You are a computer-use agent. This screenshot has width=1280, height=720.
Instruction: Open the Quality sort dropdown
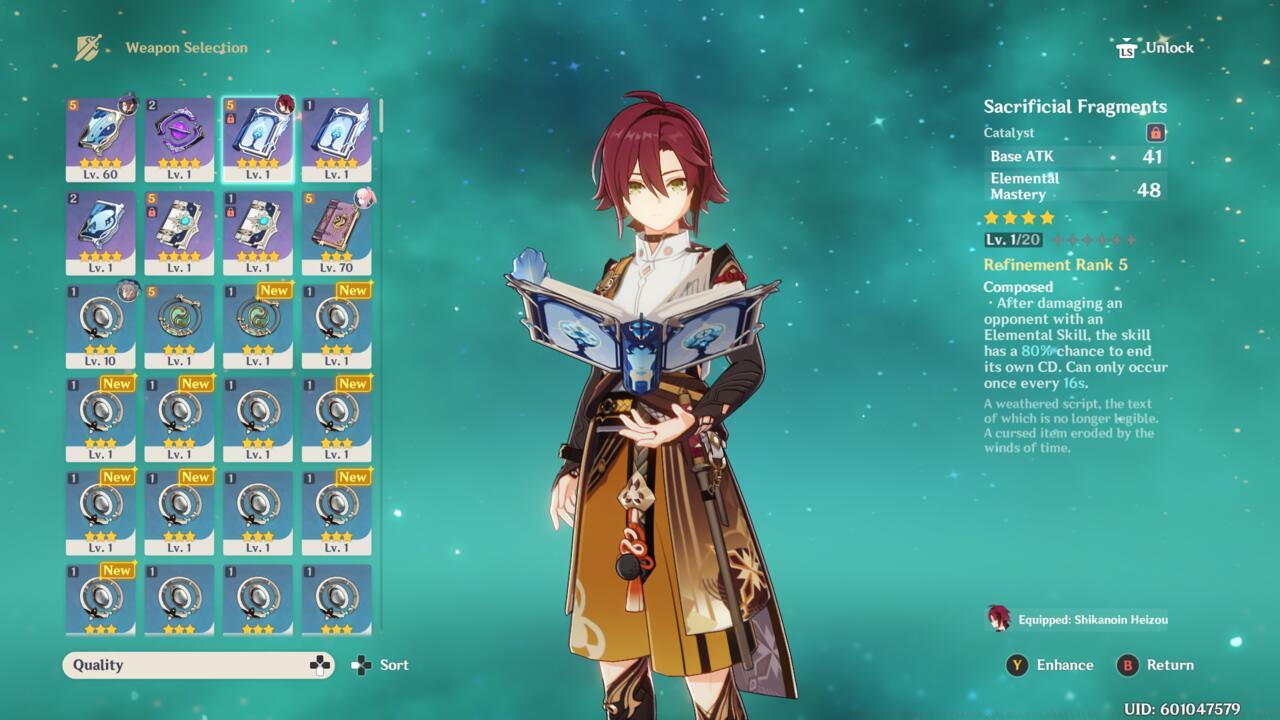tap(198, 665)
